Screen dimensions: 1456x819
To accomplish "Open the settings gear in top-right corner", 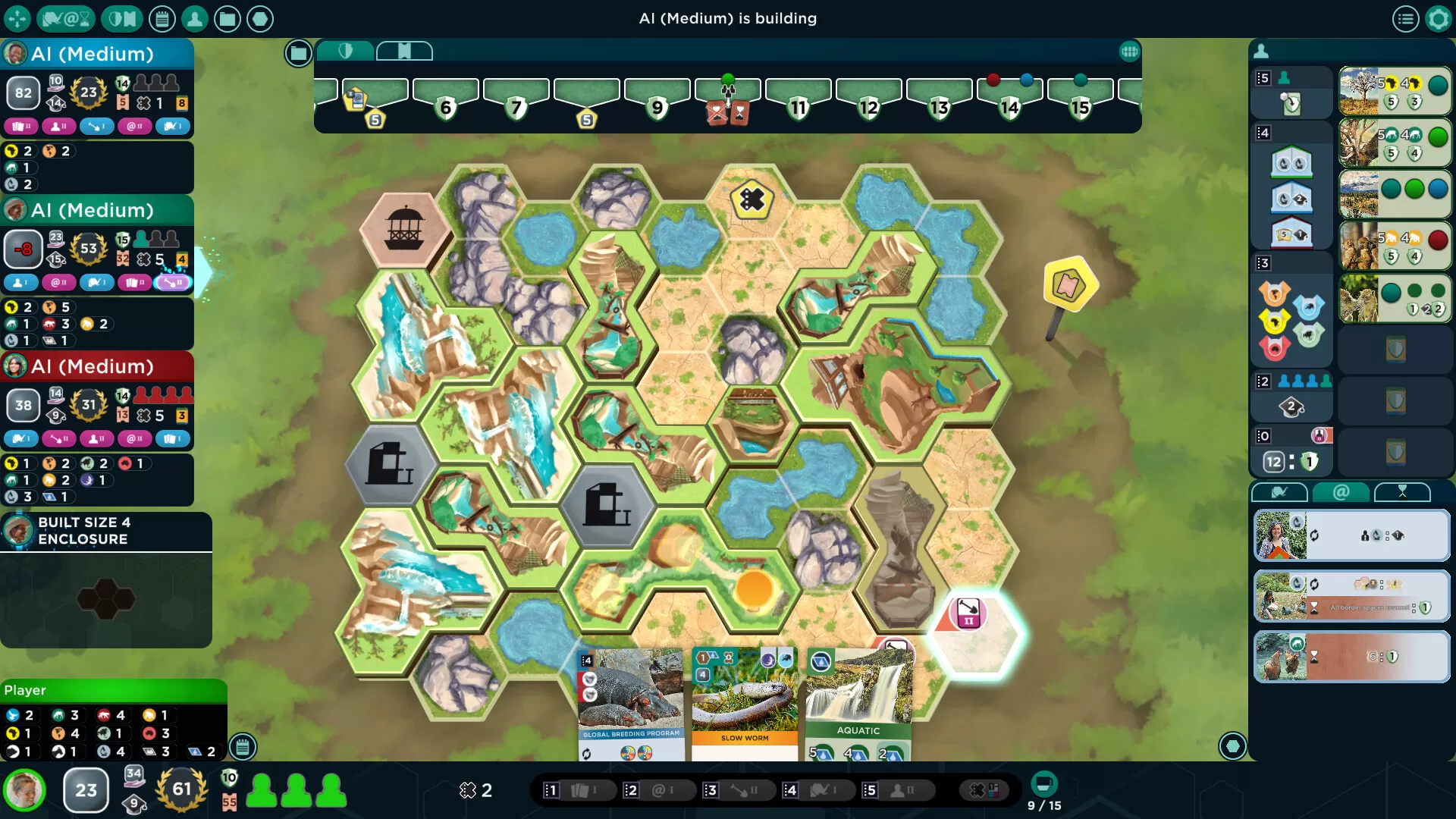I will coord(1438,17).
